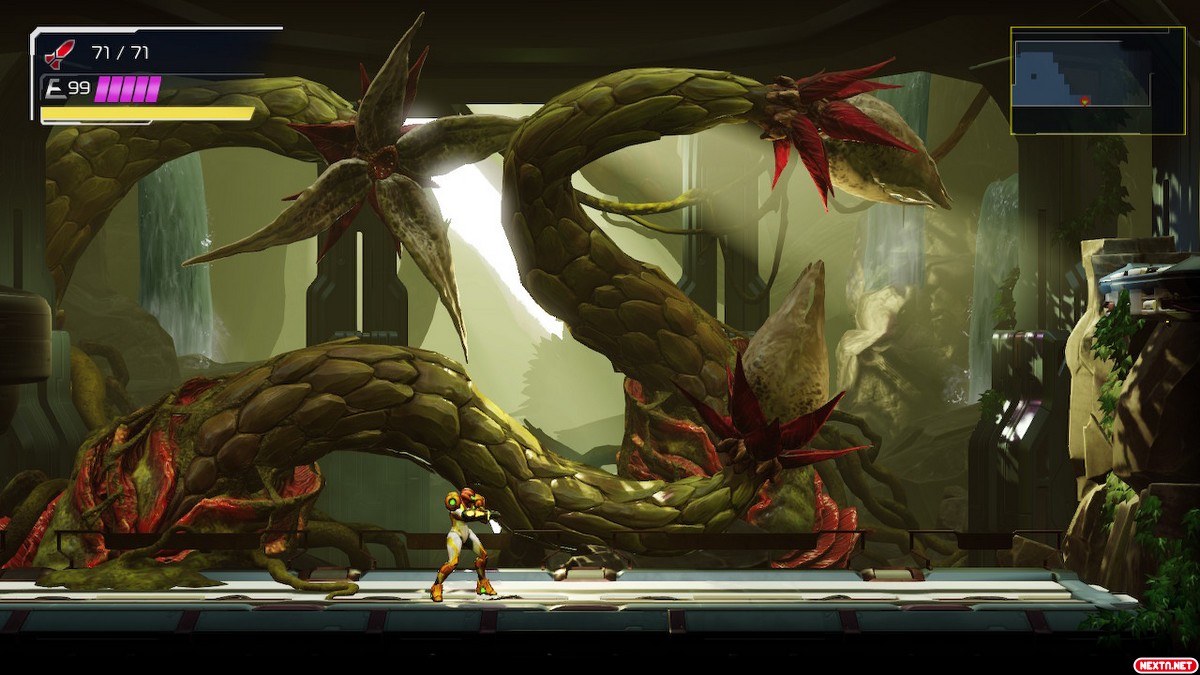Select the red missile icon
This screenshot has width=1200, height=675.
(60, 53)
